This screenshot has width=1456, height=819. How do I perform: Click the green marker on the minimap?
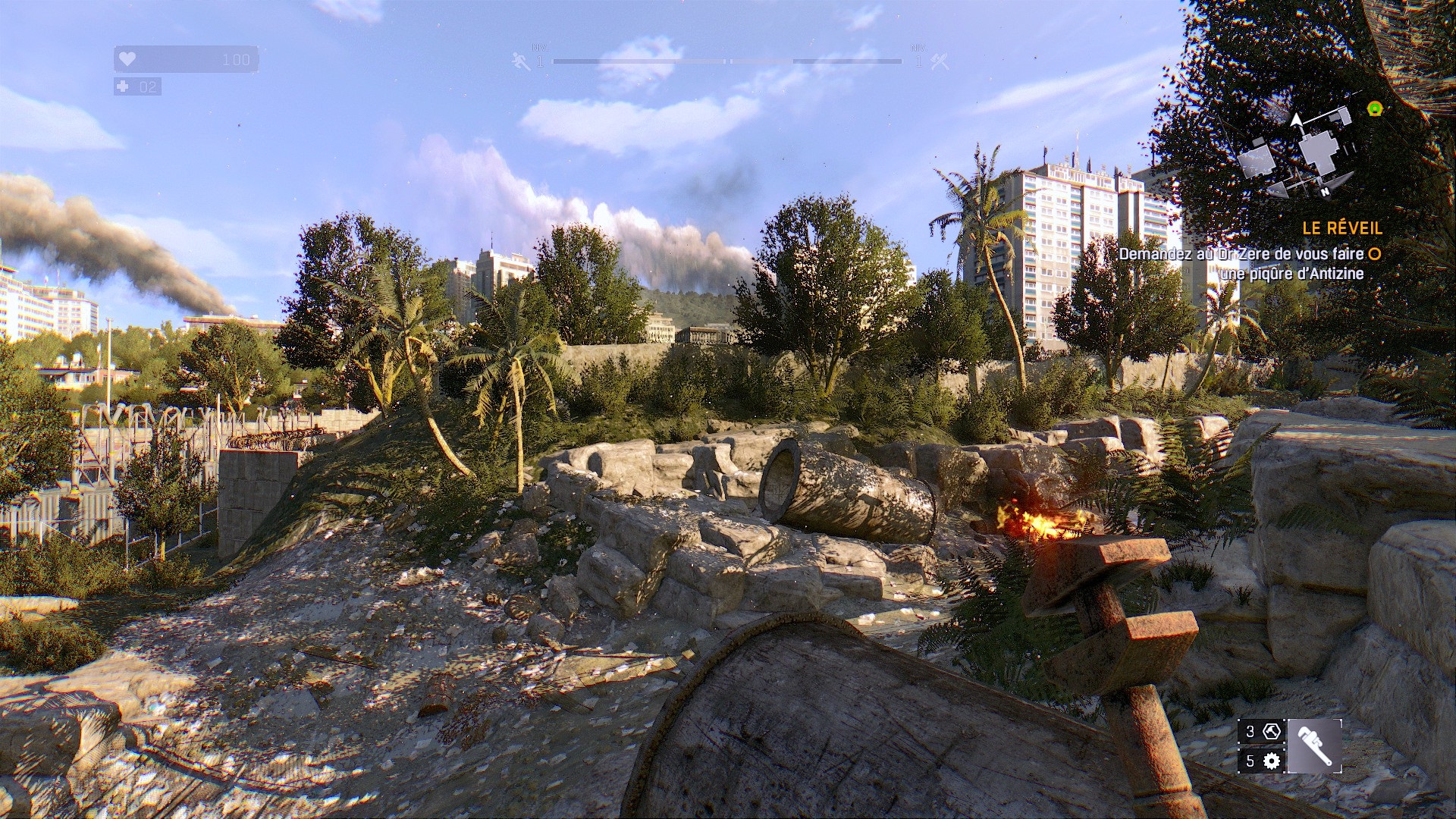[1375, 108]
